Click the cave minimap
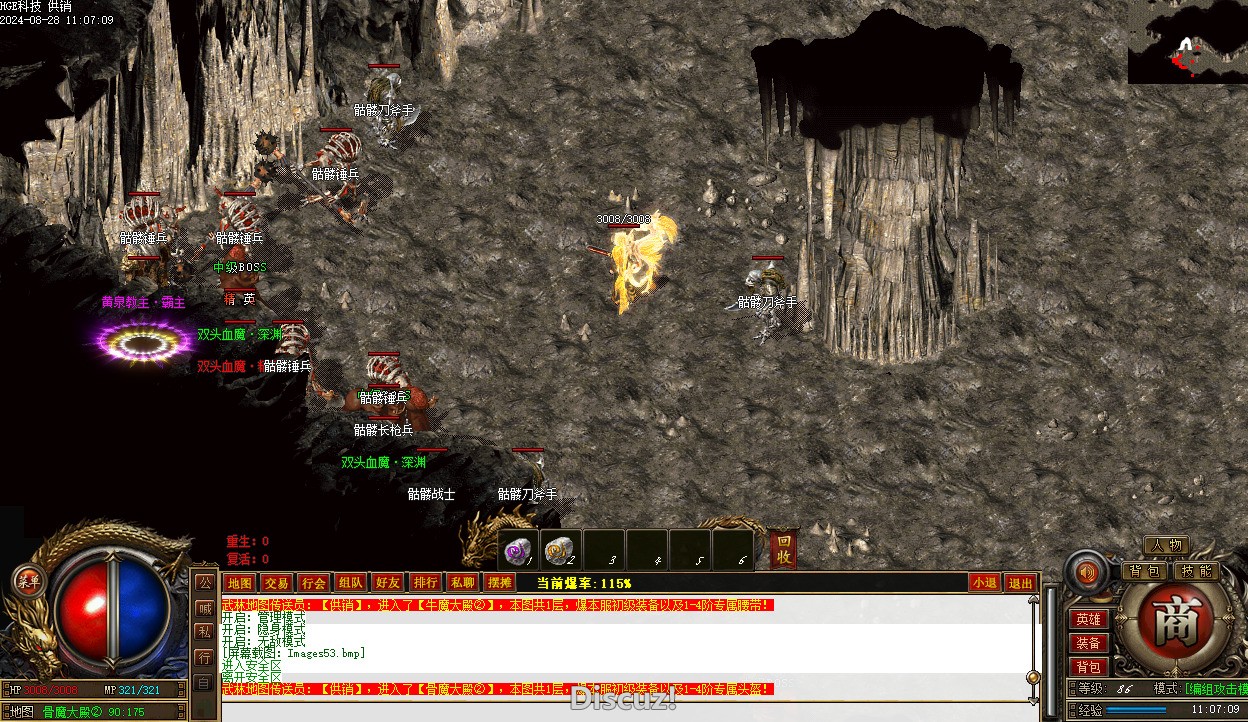The height and width of the screenshot is (722, 1248). [1188, 42]
